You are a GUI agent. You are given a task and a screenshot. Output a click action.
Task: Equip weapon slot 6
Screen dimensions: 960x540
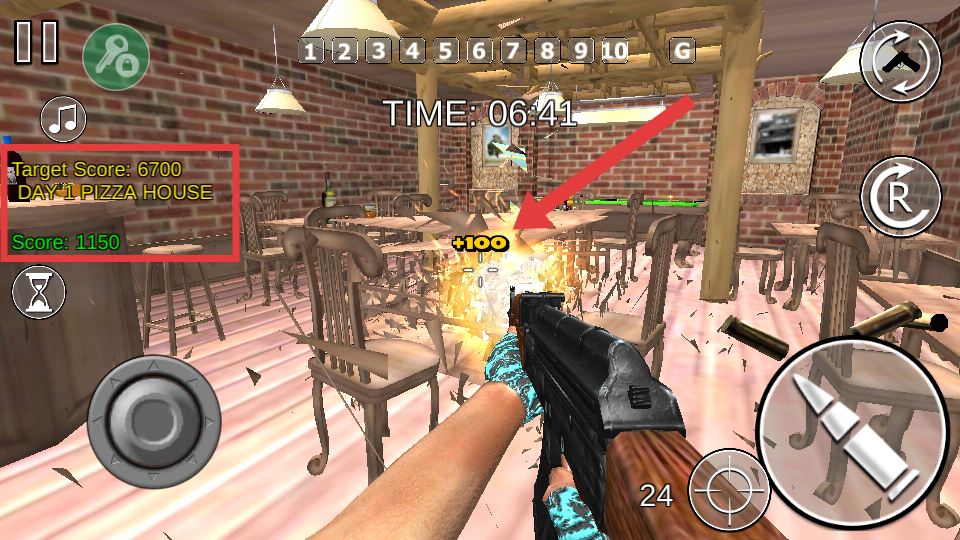point(479,50)
